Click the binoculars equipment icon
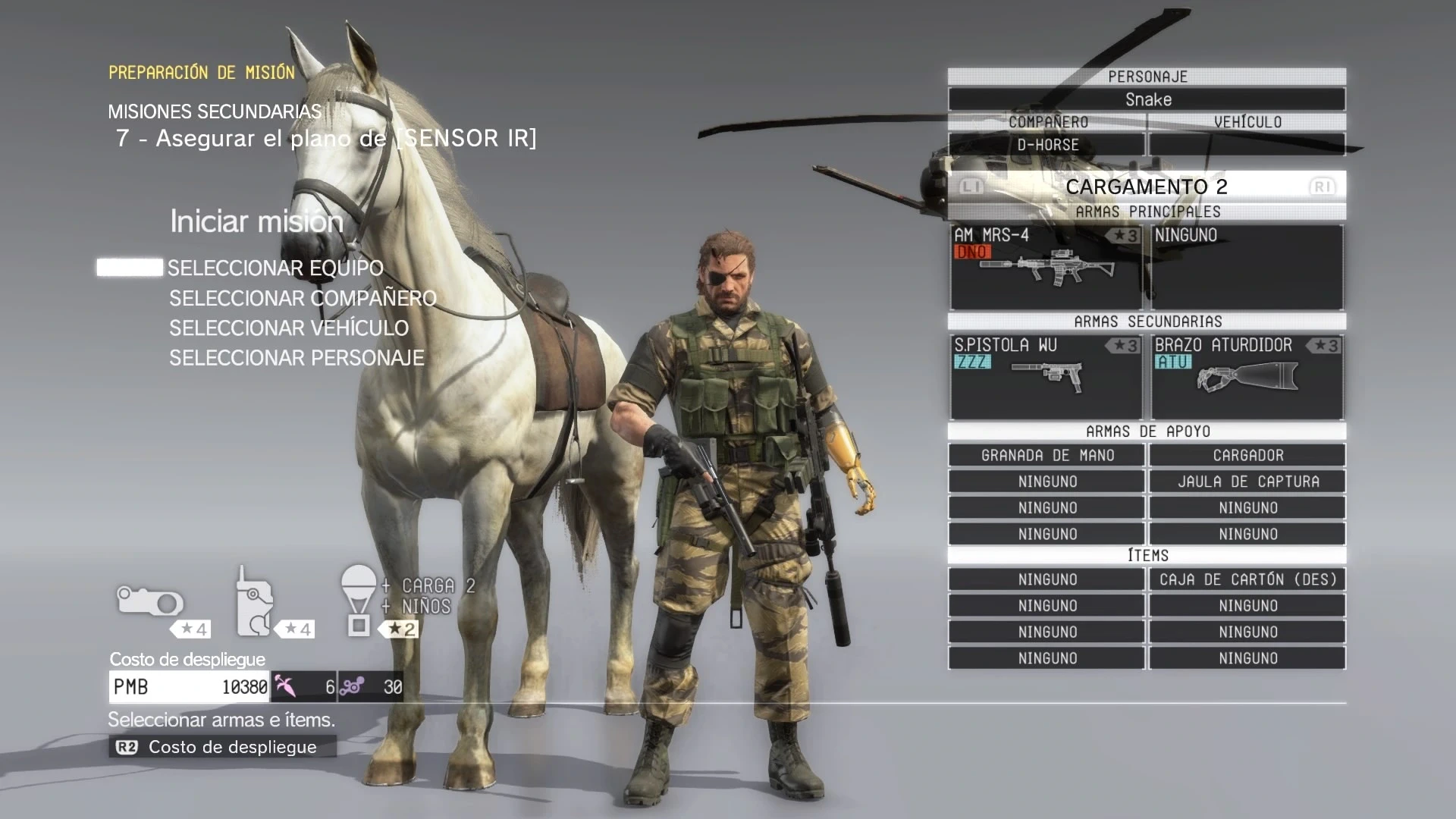This screenshot has width=1456, height=819. (x=150, y=603)
